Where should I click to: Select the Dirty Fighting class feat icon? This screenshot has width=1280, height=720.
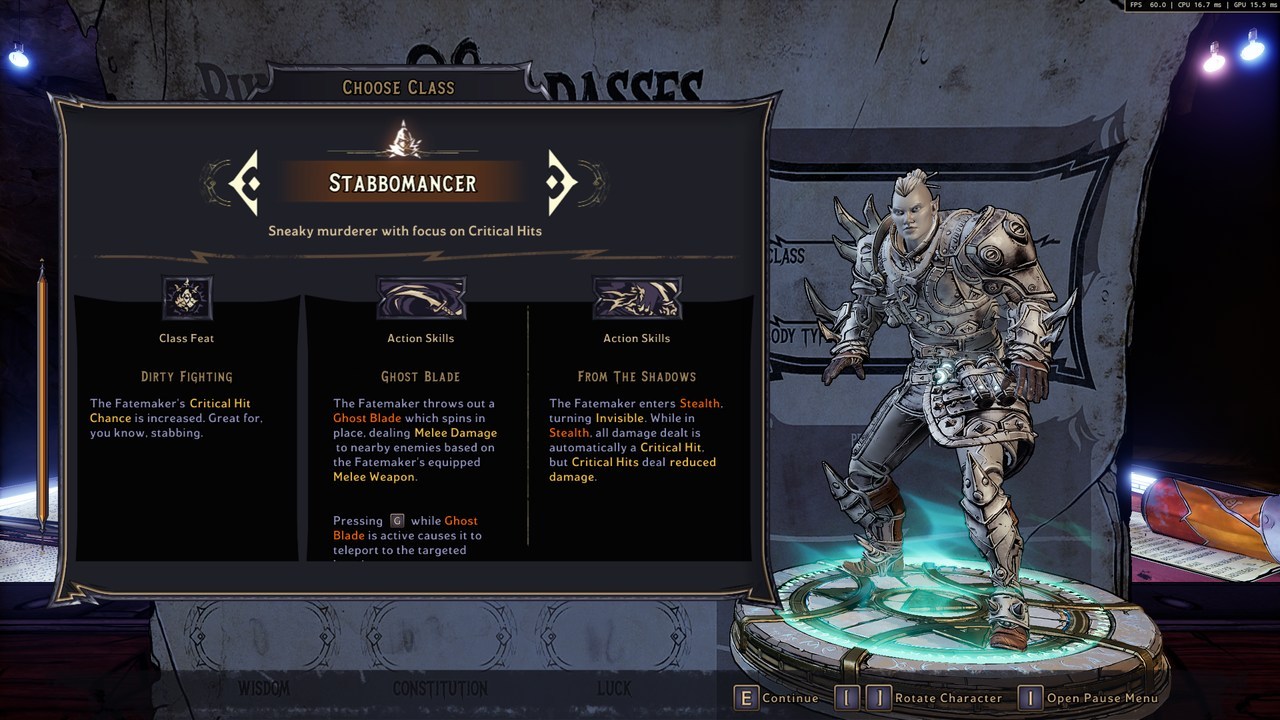(187, 298)
